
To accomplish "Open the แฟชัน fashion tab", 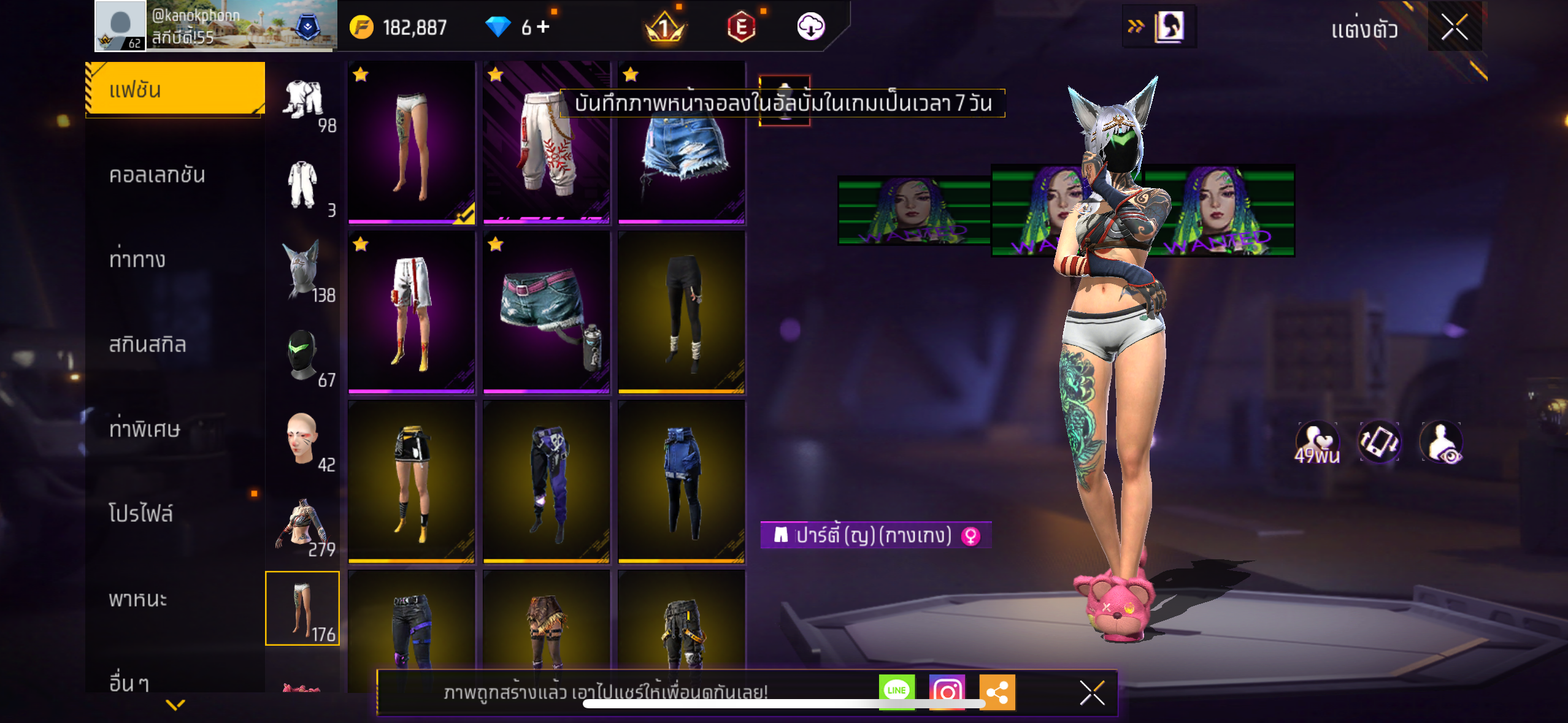I will click(x=175, y=90).
